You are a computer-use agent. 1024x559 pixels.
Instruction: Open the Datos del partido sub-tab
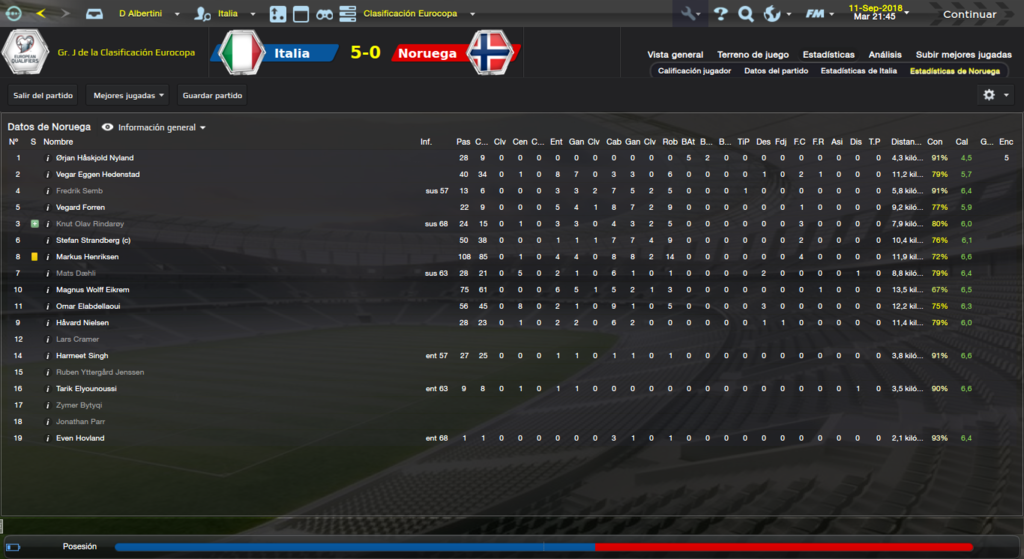775,71
